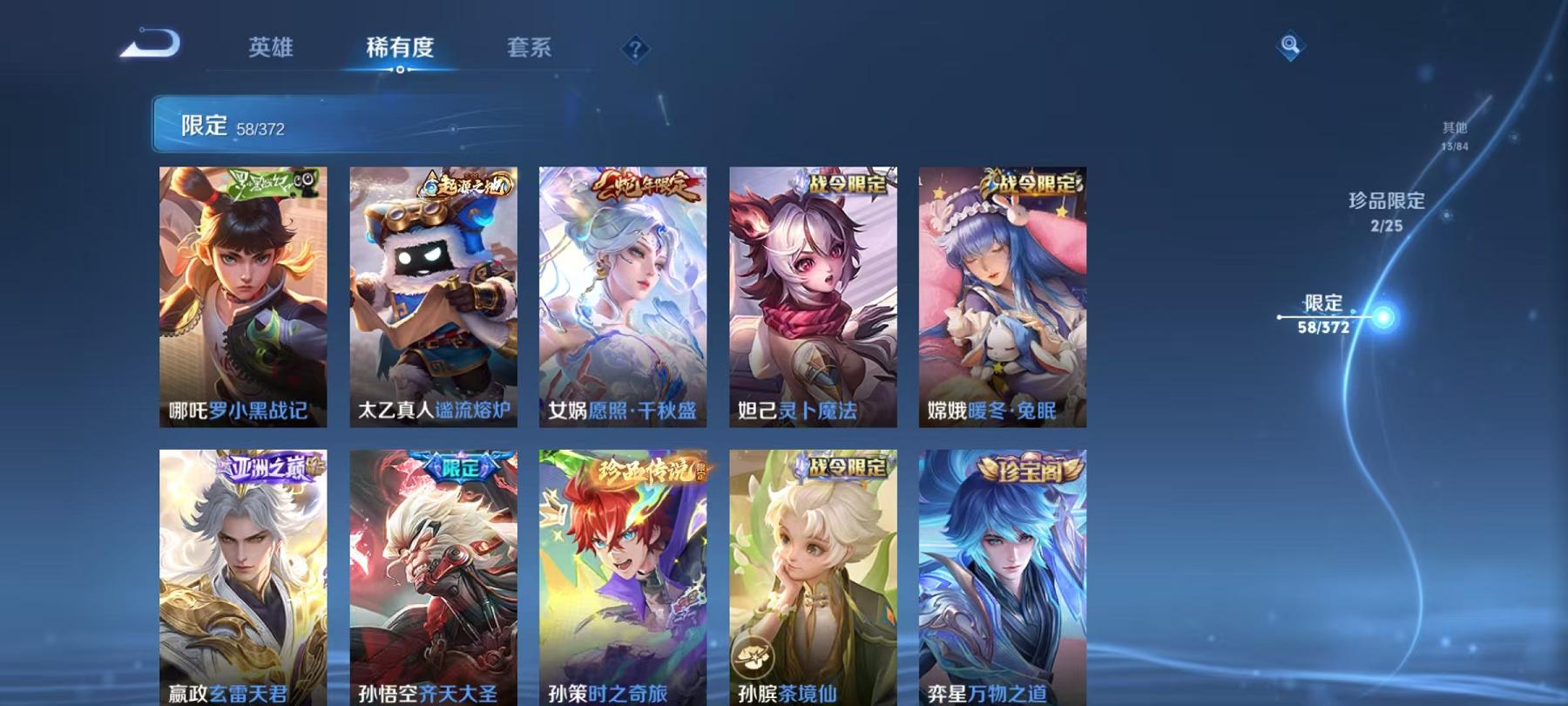Select the 稀有度 tab
The height and width of the screenshot is (706, 1568).
(x=400, y=50)
